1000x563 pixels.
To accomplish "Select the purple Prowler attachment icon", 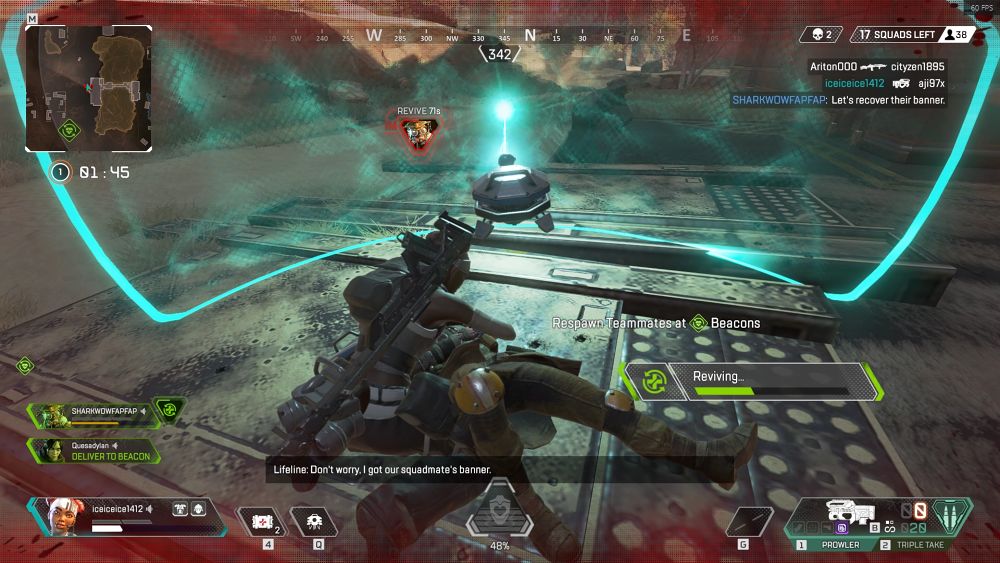I will [x=841, y=527].
